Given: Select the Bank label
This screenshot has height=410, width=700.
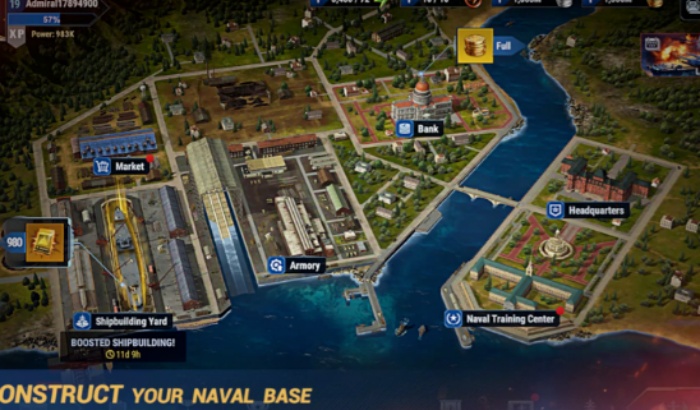Looking at the screenshot, I should pyautogui.click(x=419, y=128).
